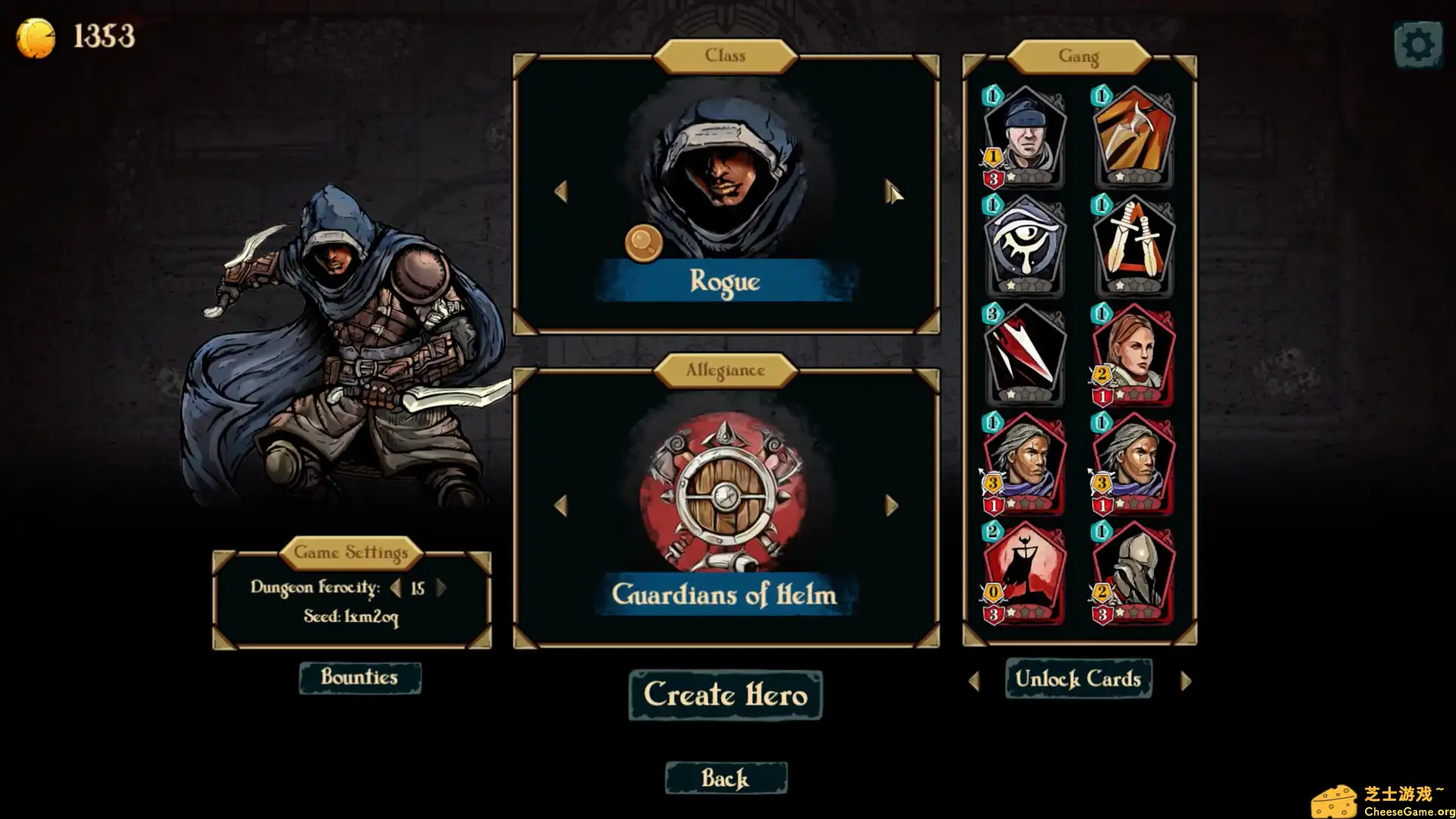Open settings with the gear icon
1456x819 pixels.
[x=1417, y=45]
